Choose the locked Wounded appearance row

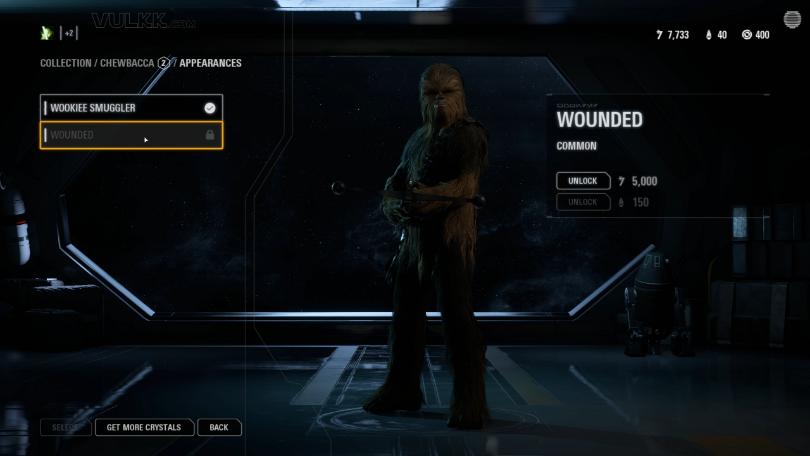[x=130, y=134]
